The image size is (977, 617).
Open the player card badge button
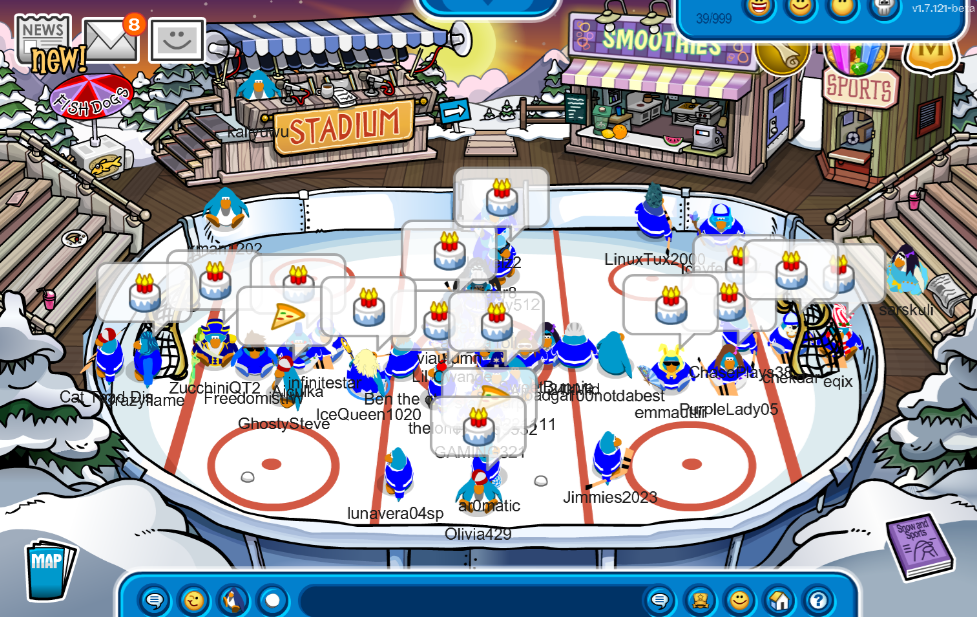699,600
